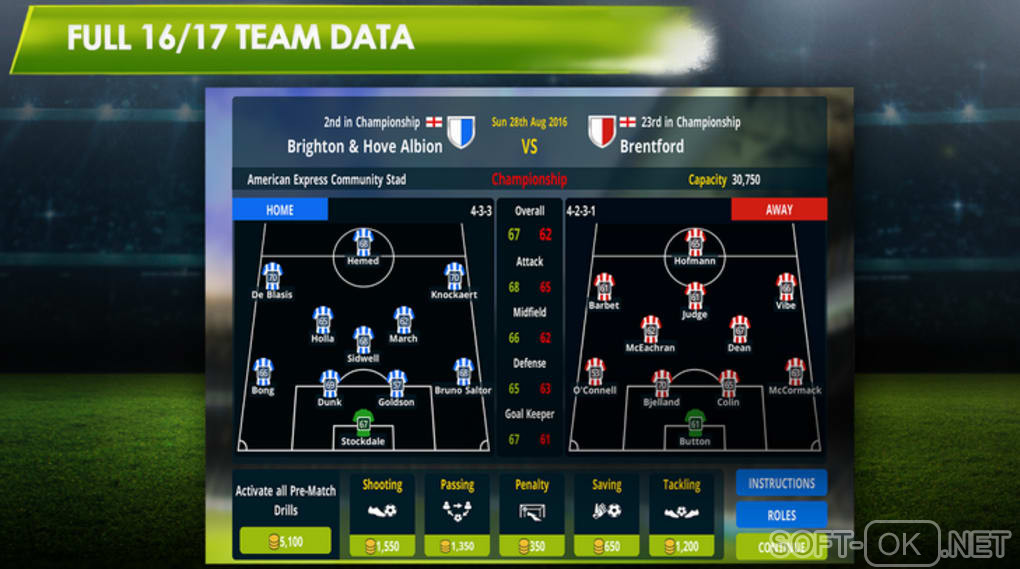Select Sidwell in home midfield
The height and width of the screenshot is (569, 1020).
coord(363,341)
